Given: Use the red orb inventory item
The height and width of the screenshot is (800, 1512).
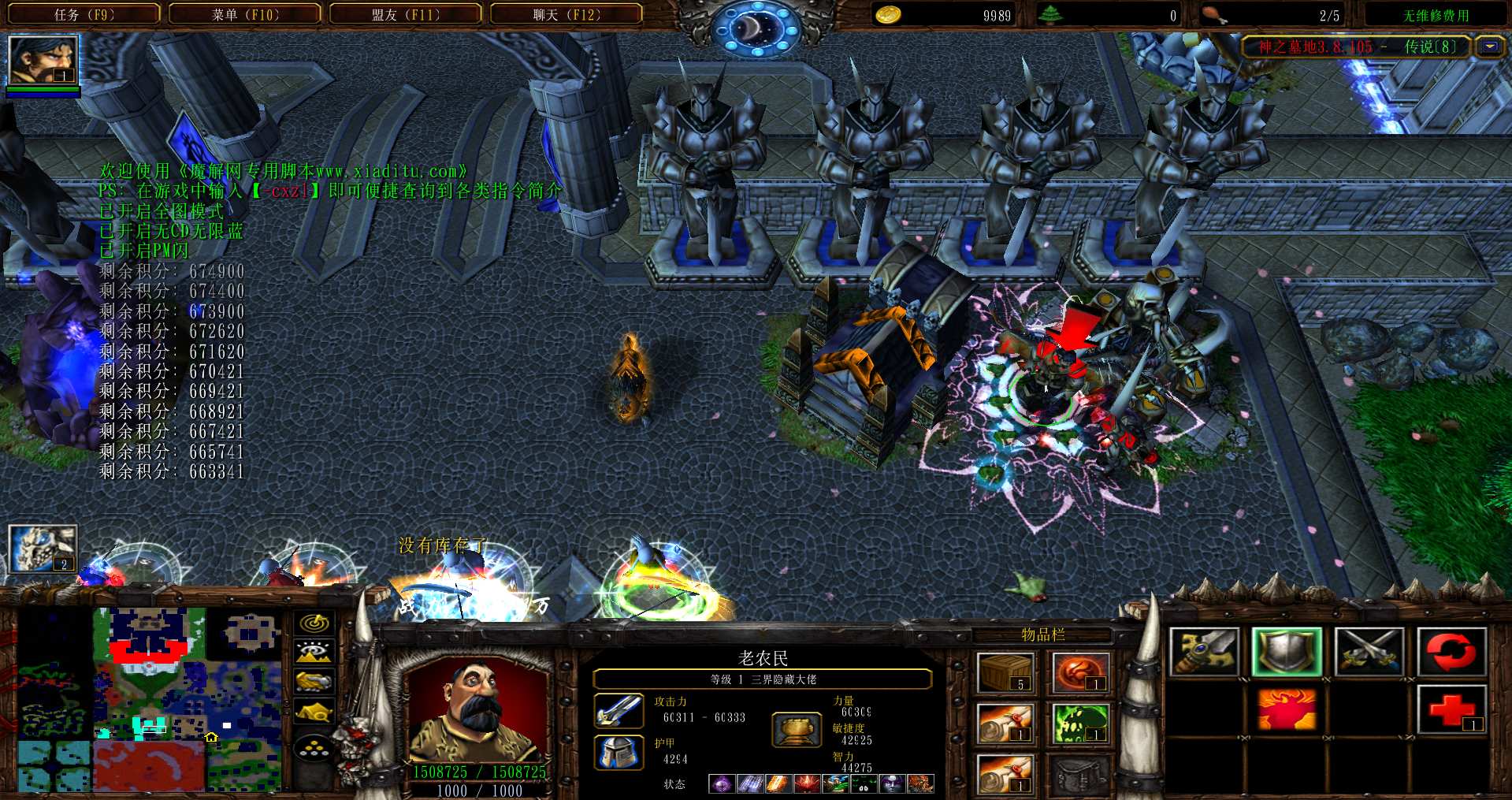Looking at the screenshot, I should point(1080,672).
